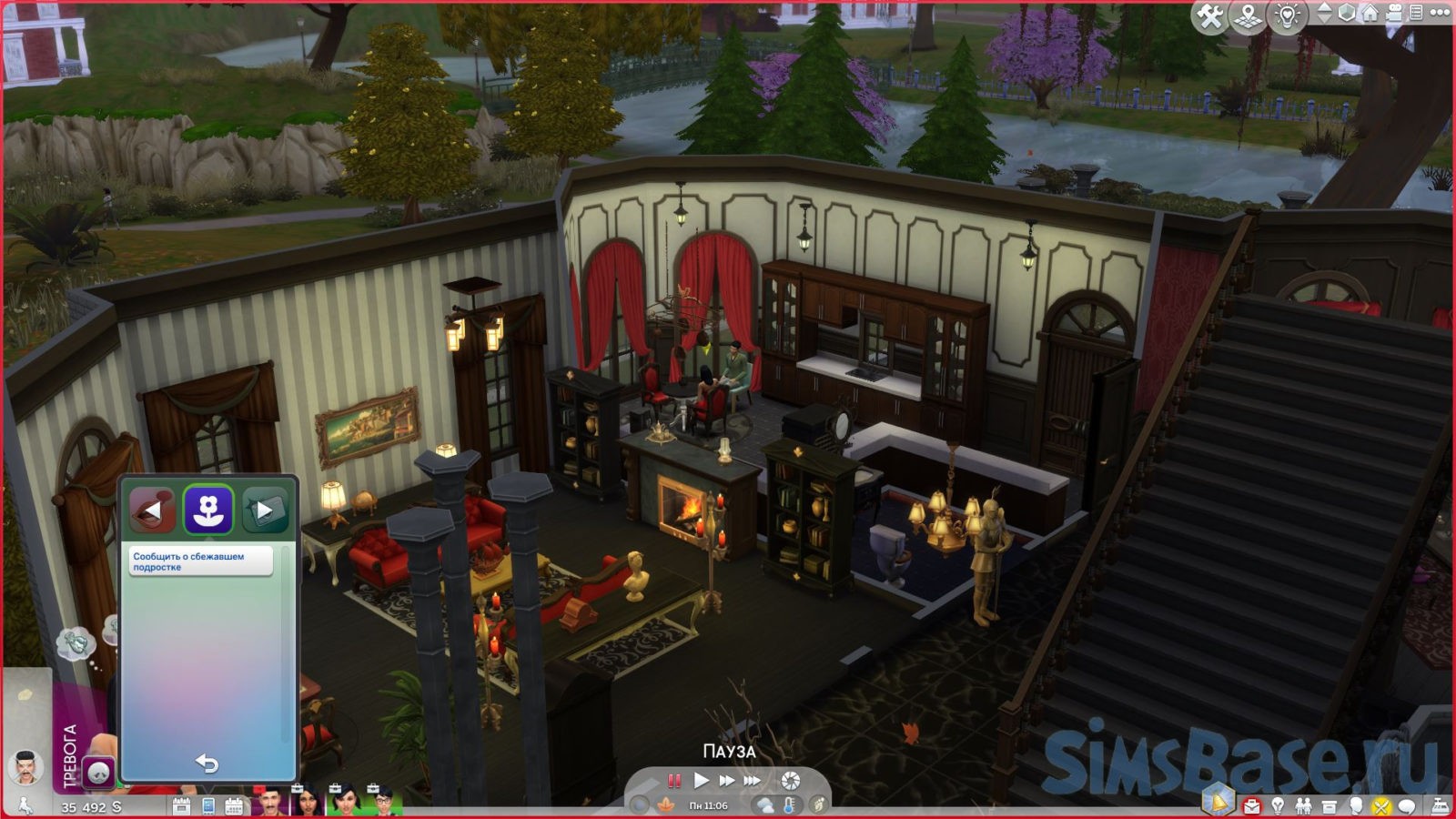This screenshot has height=819, width=1456.
Task: Open the red career briefcase panel
Action: [1252, 806]
